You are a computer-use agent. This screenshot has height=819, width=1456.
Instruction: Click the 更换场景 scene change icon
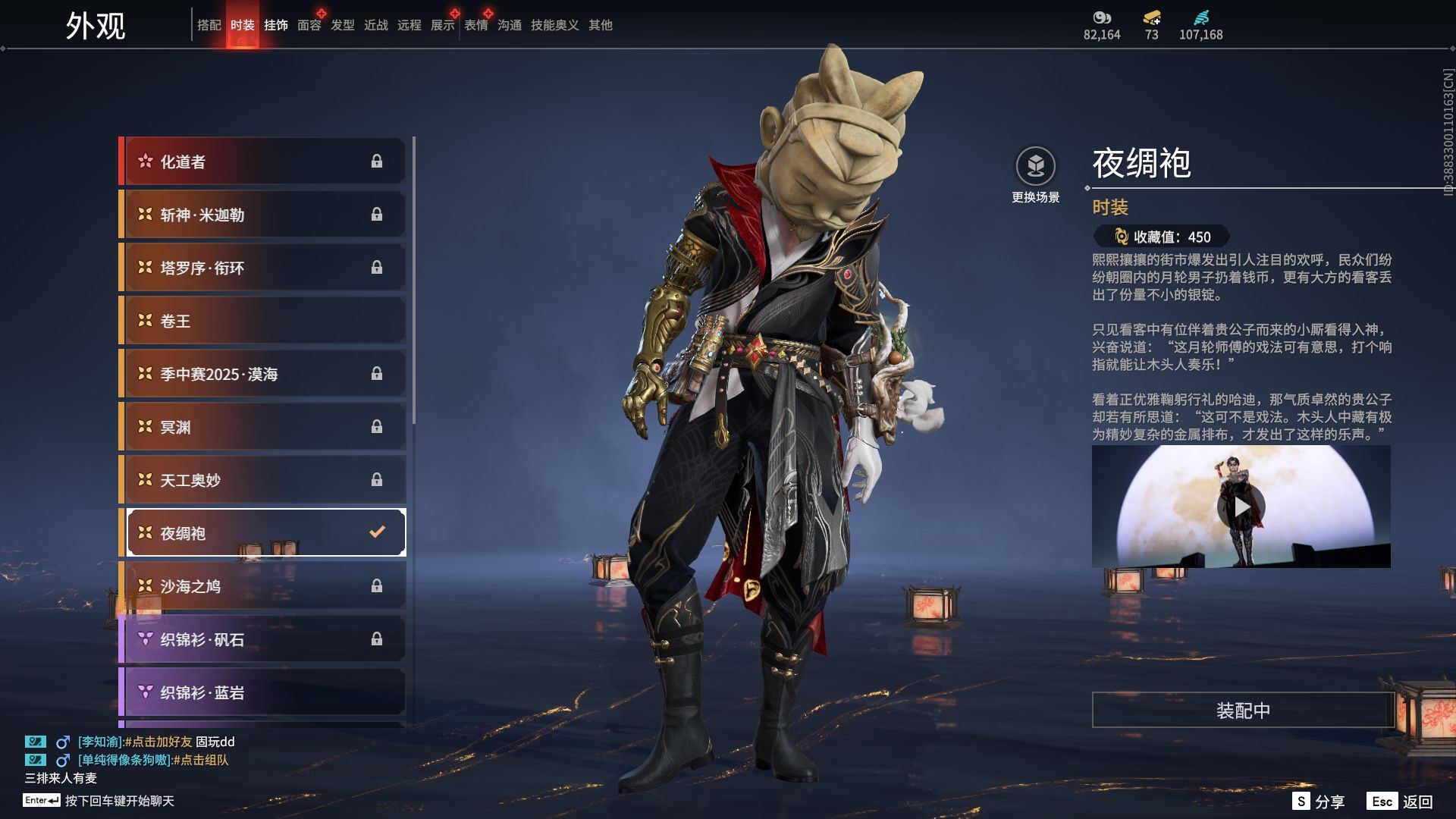click(x=1035, y=167)
